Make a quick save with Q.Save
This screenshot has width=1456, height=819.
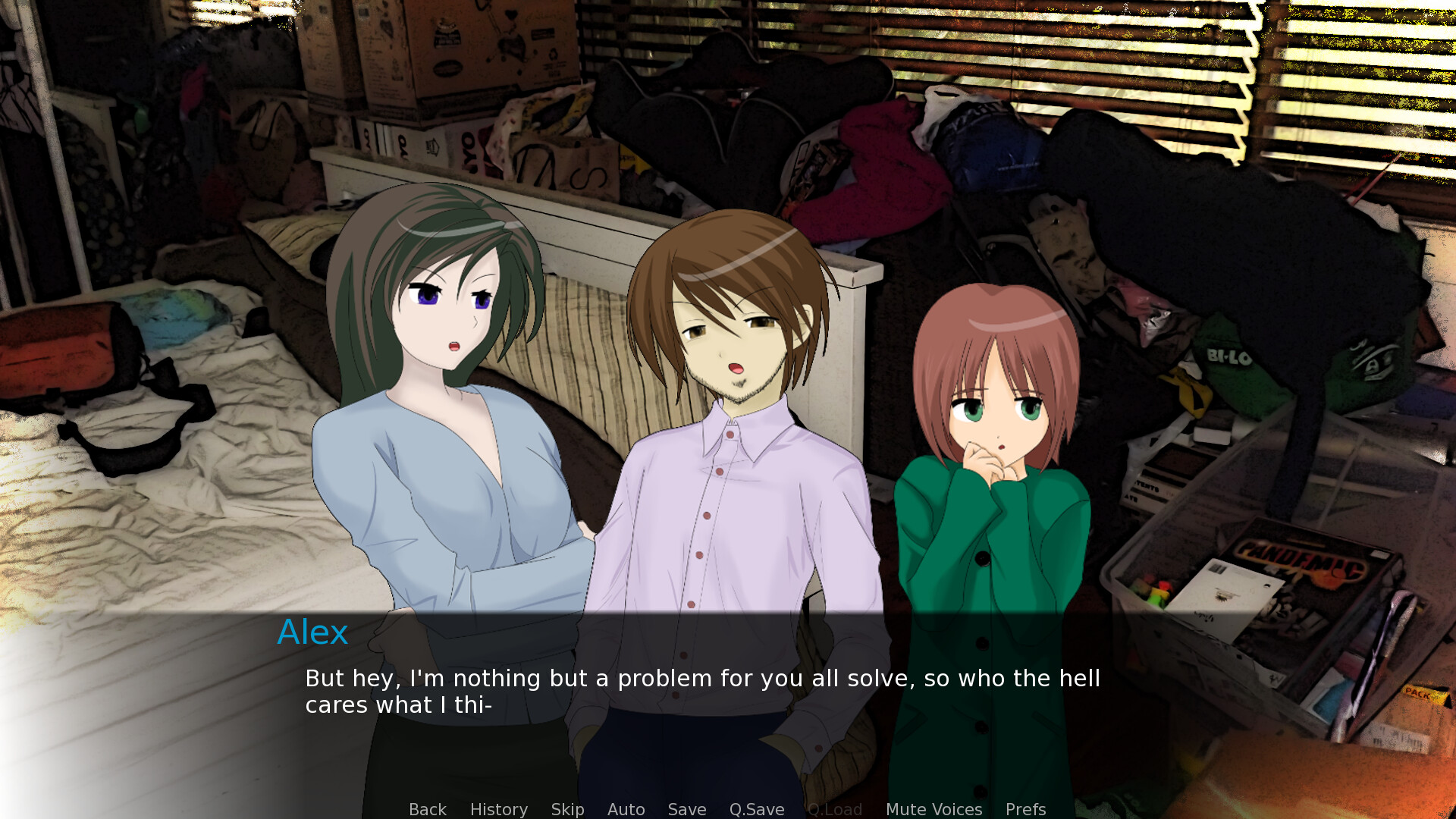pyautogui.click(x=756, y=809)
